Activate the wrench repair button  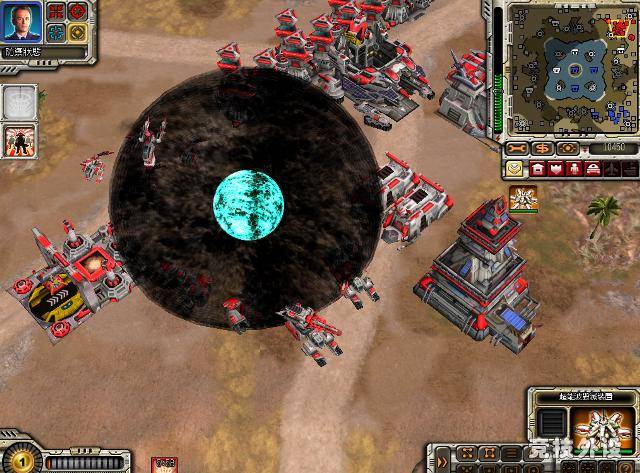(x=519, y=147)
